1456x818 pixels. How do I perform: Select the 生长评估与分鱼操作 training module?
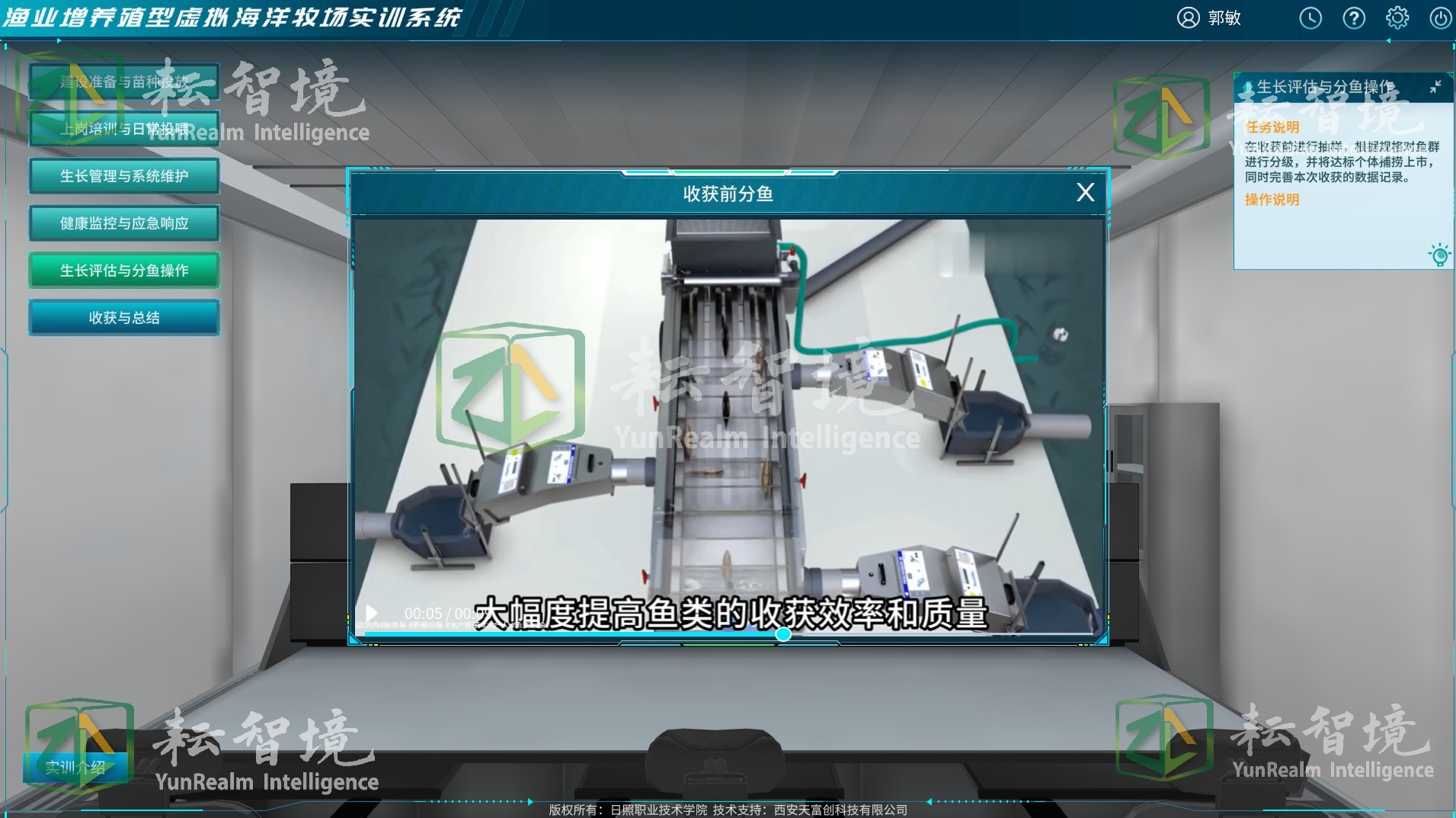[x=123, y=270]
